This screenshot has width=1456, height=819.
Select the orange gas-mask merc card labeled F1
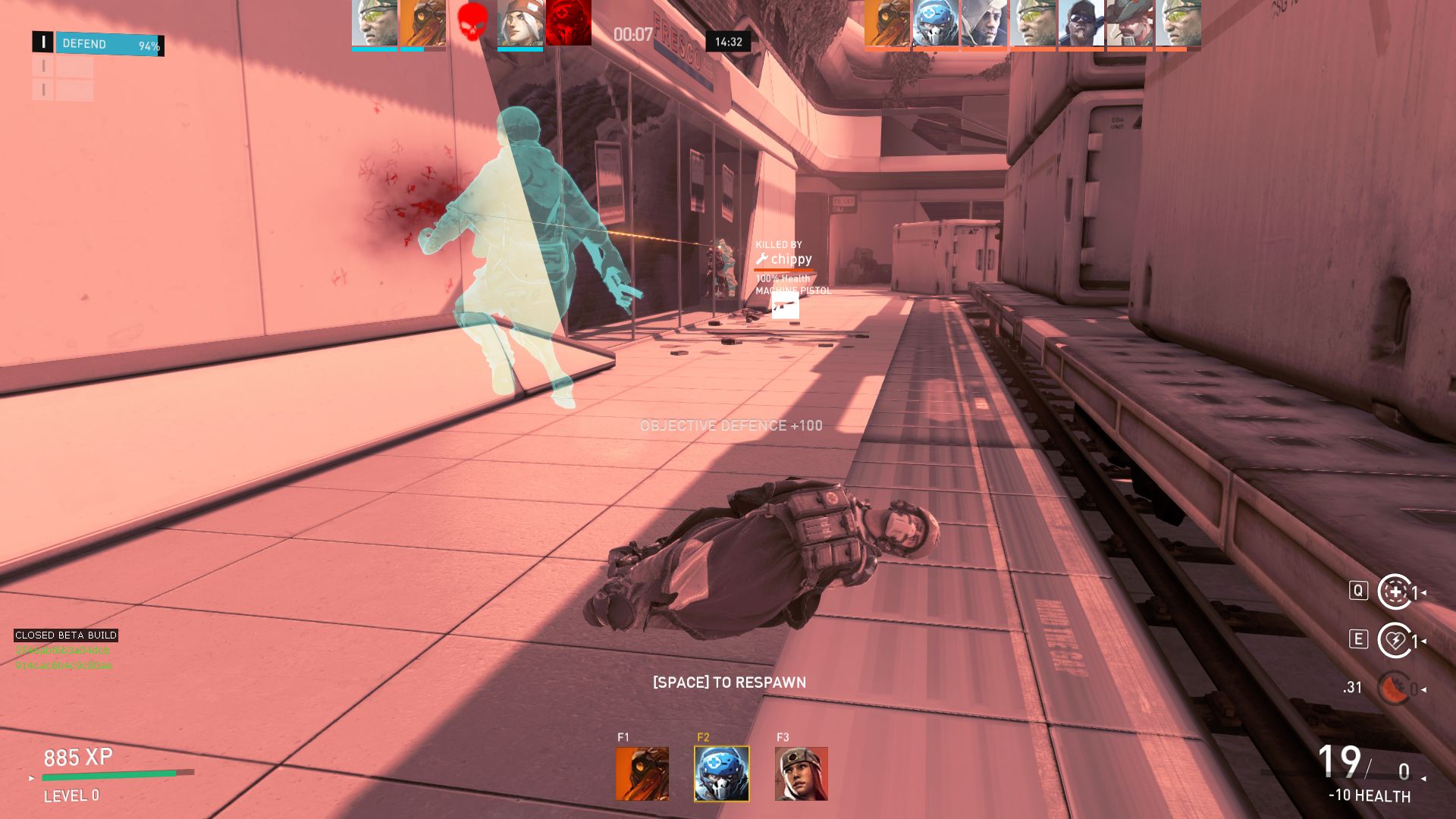642,773
